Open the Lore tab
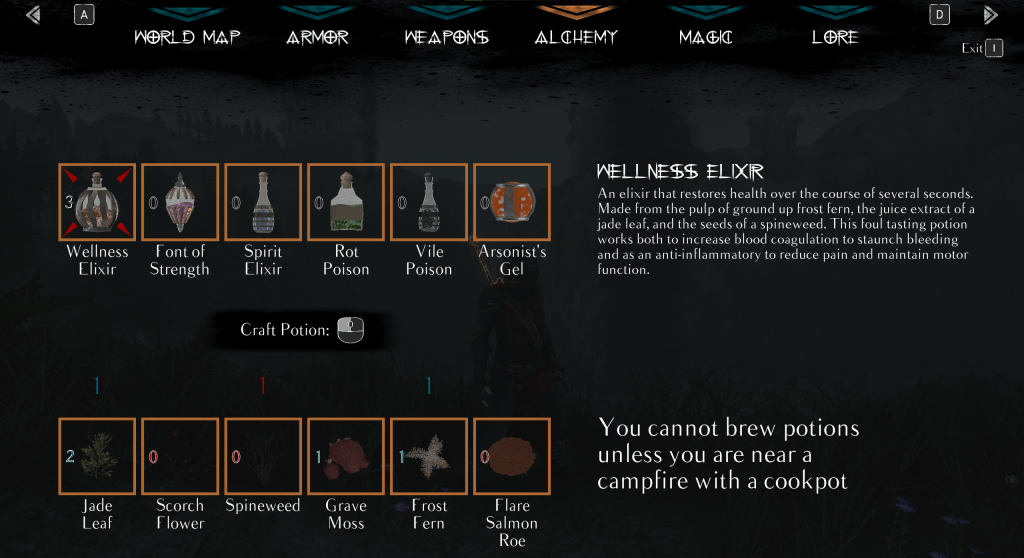The image size is (1024, 558). [x=835, y=38]
